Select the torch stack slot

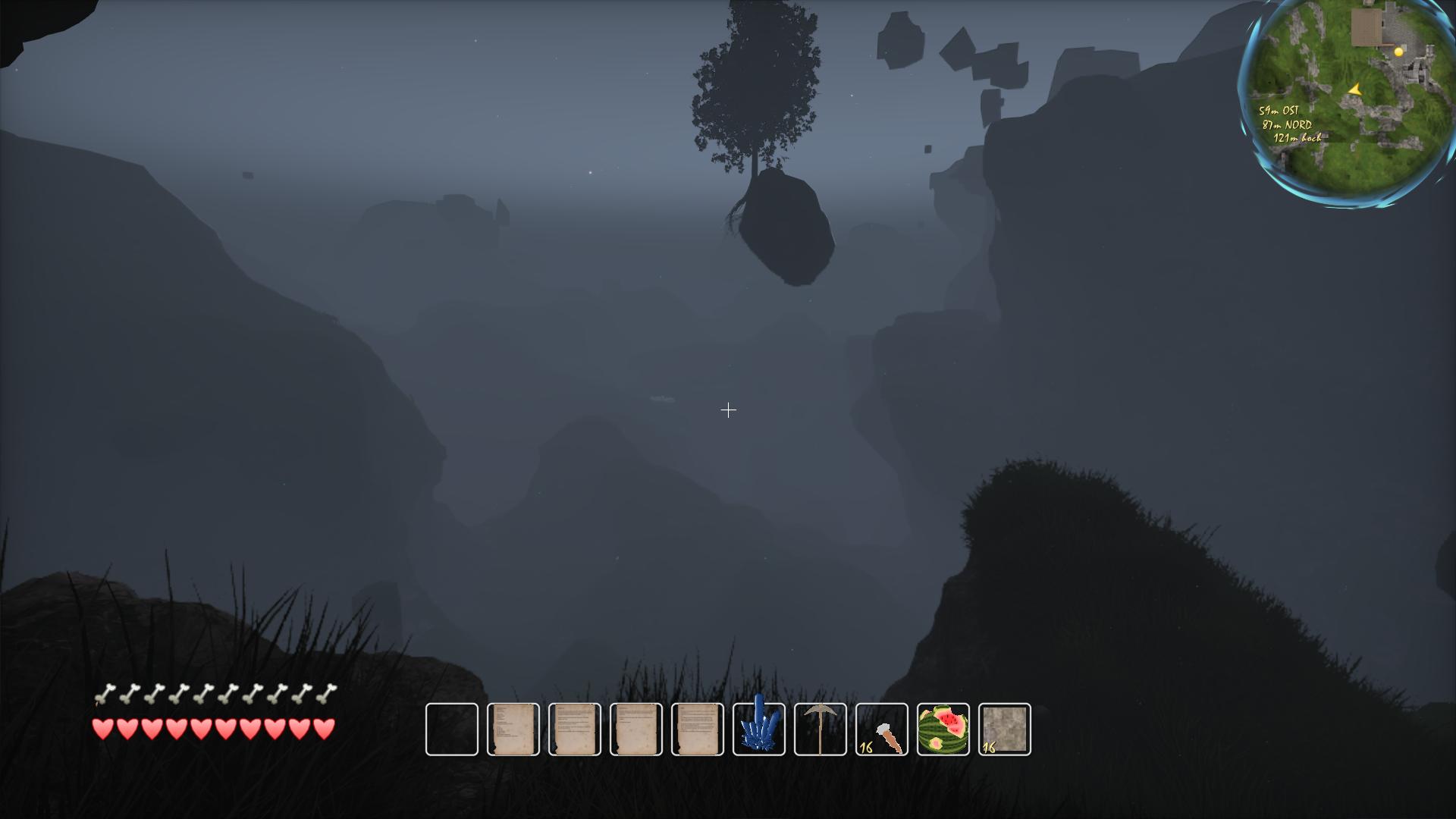coord(882,730)
